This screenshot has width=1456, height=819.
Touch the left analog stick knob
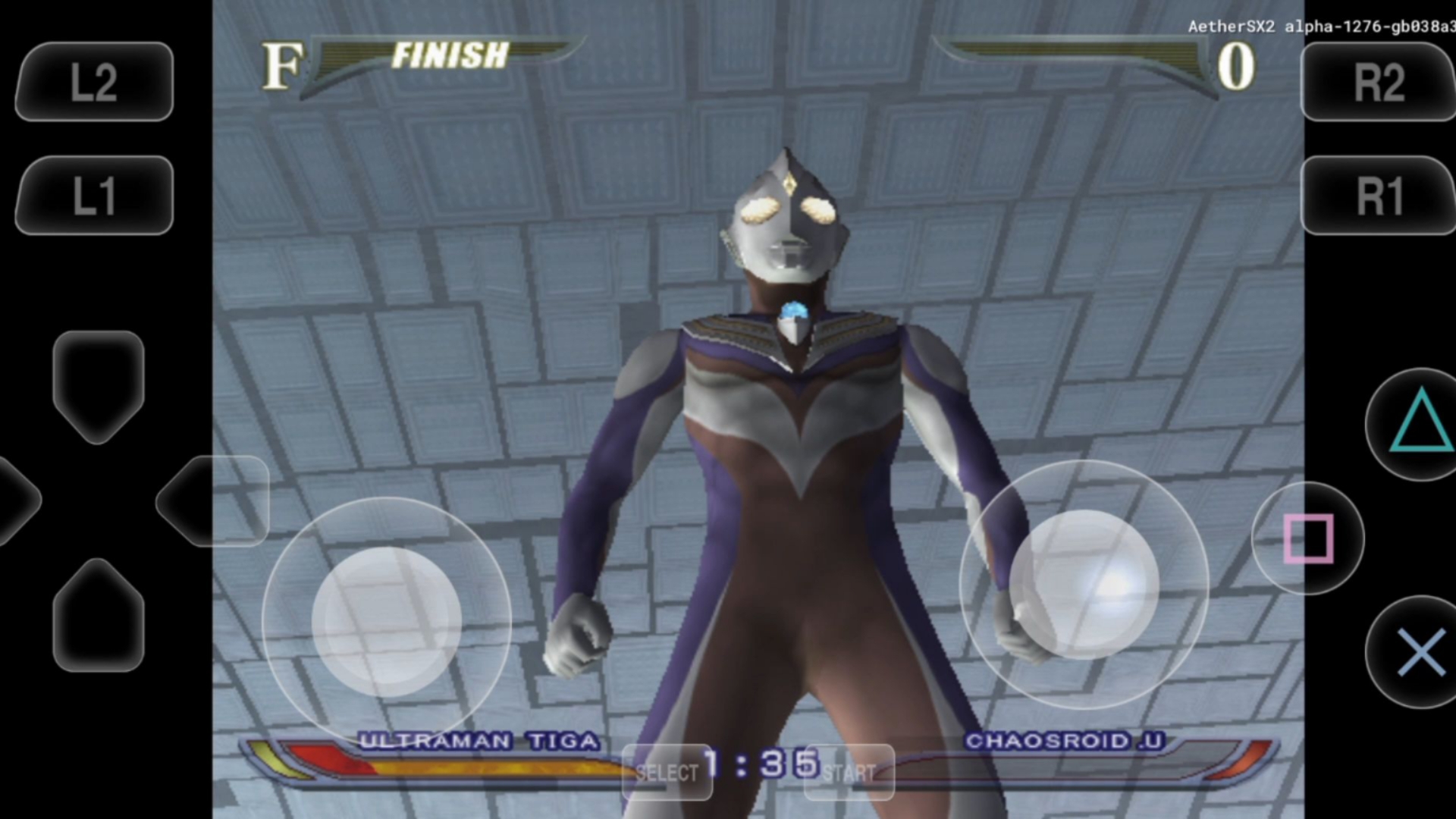coord(387,622)
